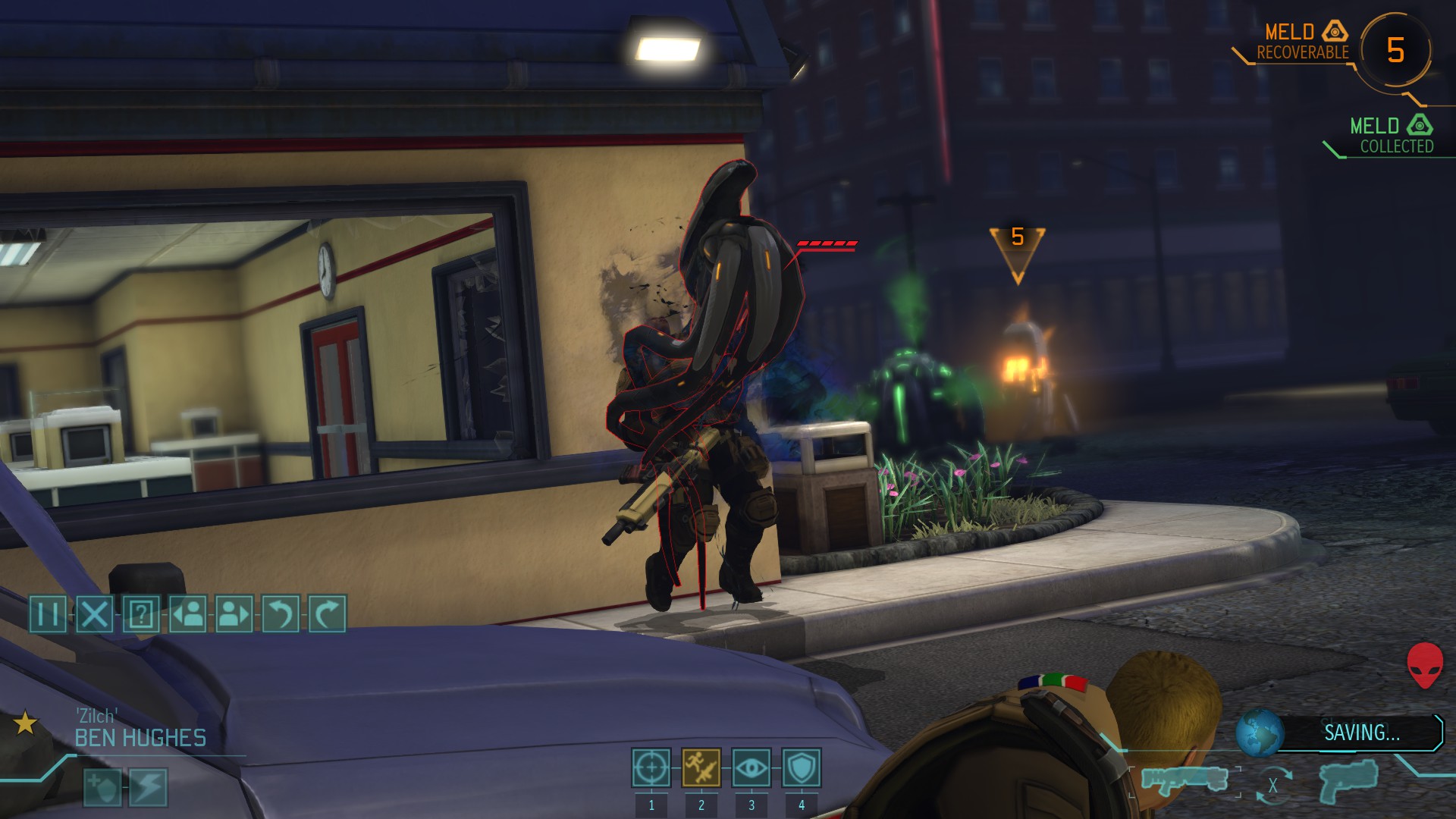
Task: Click the X cancel button in toolbar
Action: click(x=94, y=613)
